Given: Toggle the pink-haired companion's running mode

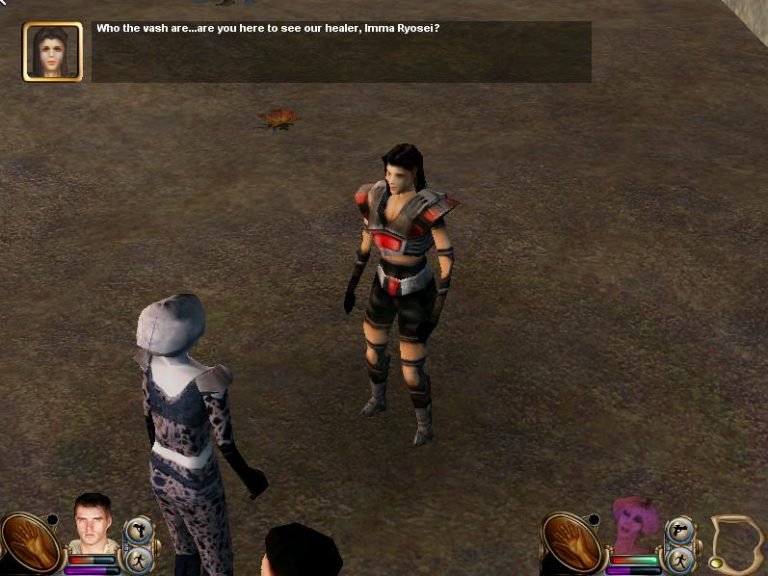Looking at the screenshot, I should pos(680,559).
